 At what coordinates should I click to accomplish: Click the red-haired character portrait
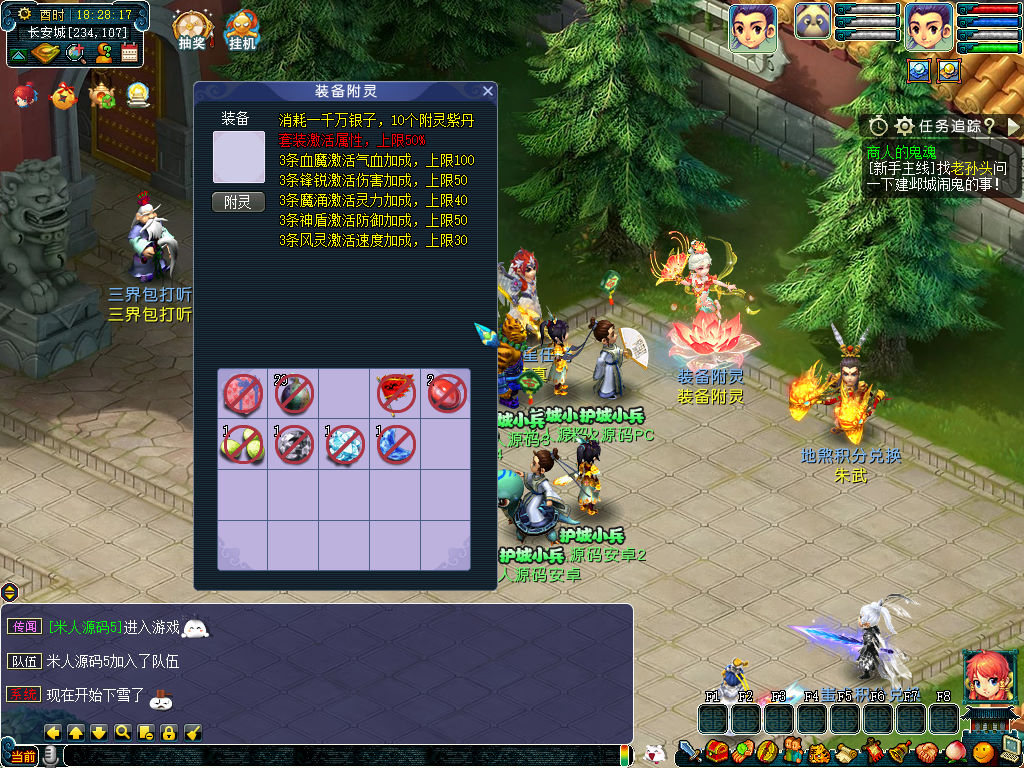[x=985, y=676]
